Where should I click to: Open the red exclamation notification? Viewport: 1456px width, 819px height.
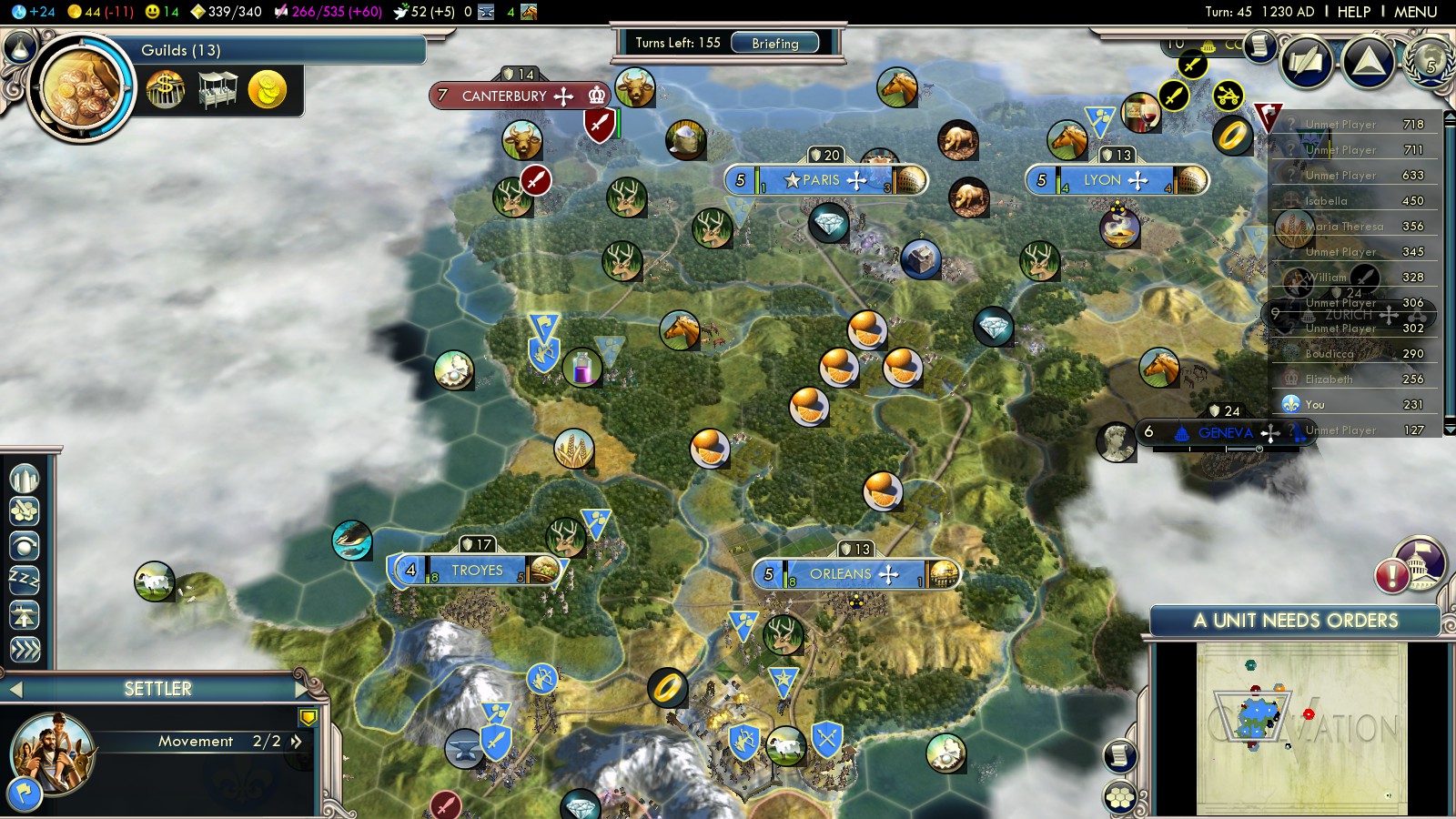[1392, 576]
